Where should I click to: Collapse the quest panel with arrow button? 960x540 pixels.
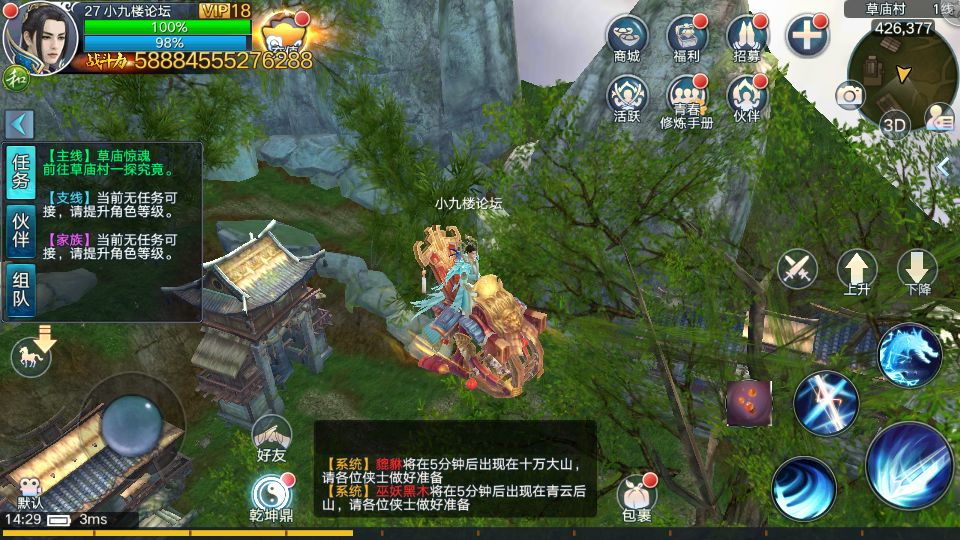tap(20, 124)
